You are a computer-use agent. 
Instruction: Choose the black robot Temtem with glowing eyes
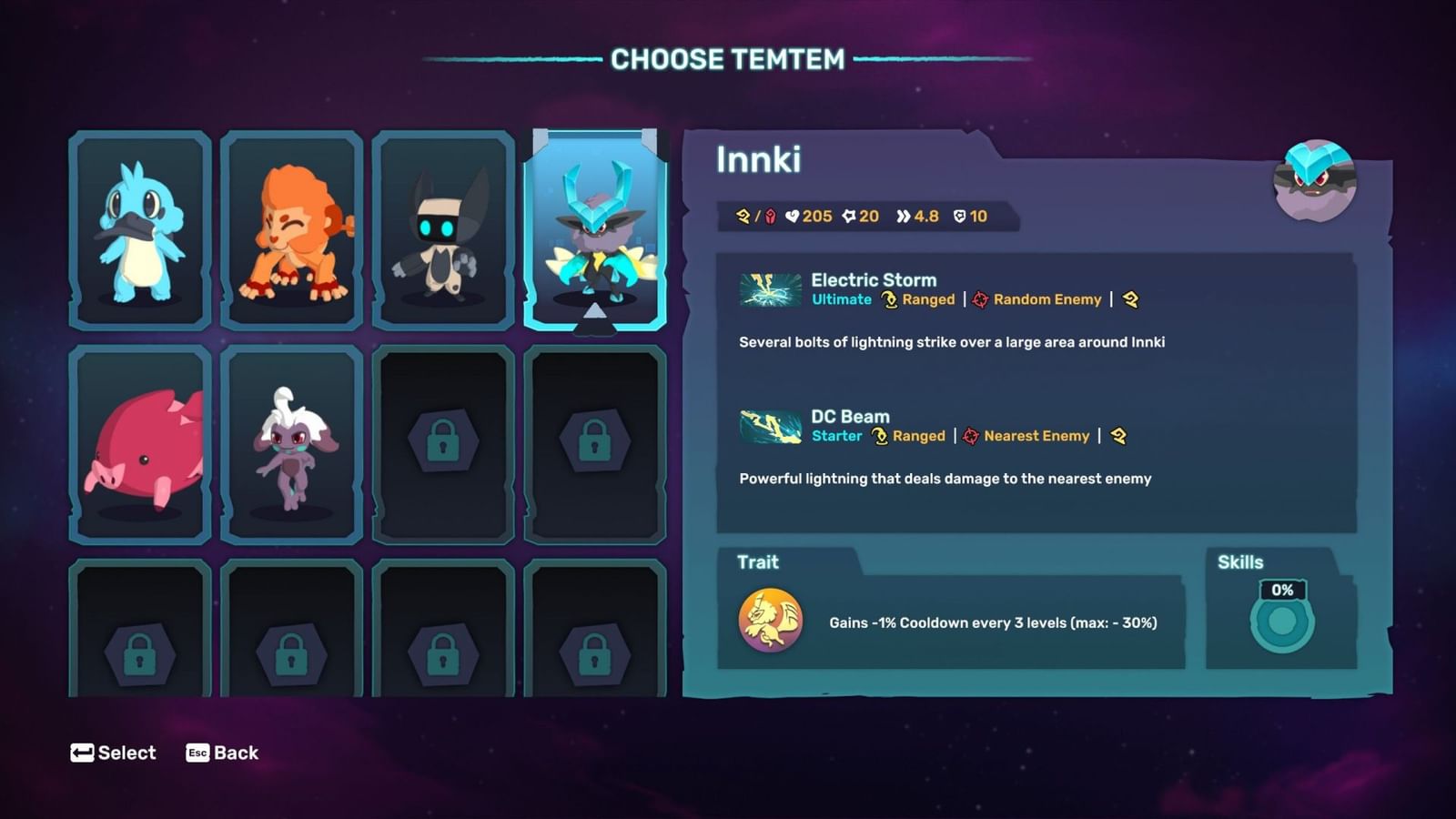click(443, 230)
